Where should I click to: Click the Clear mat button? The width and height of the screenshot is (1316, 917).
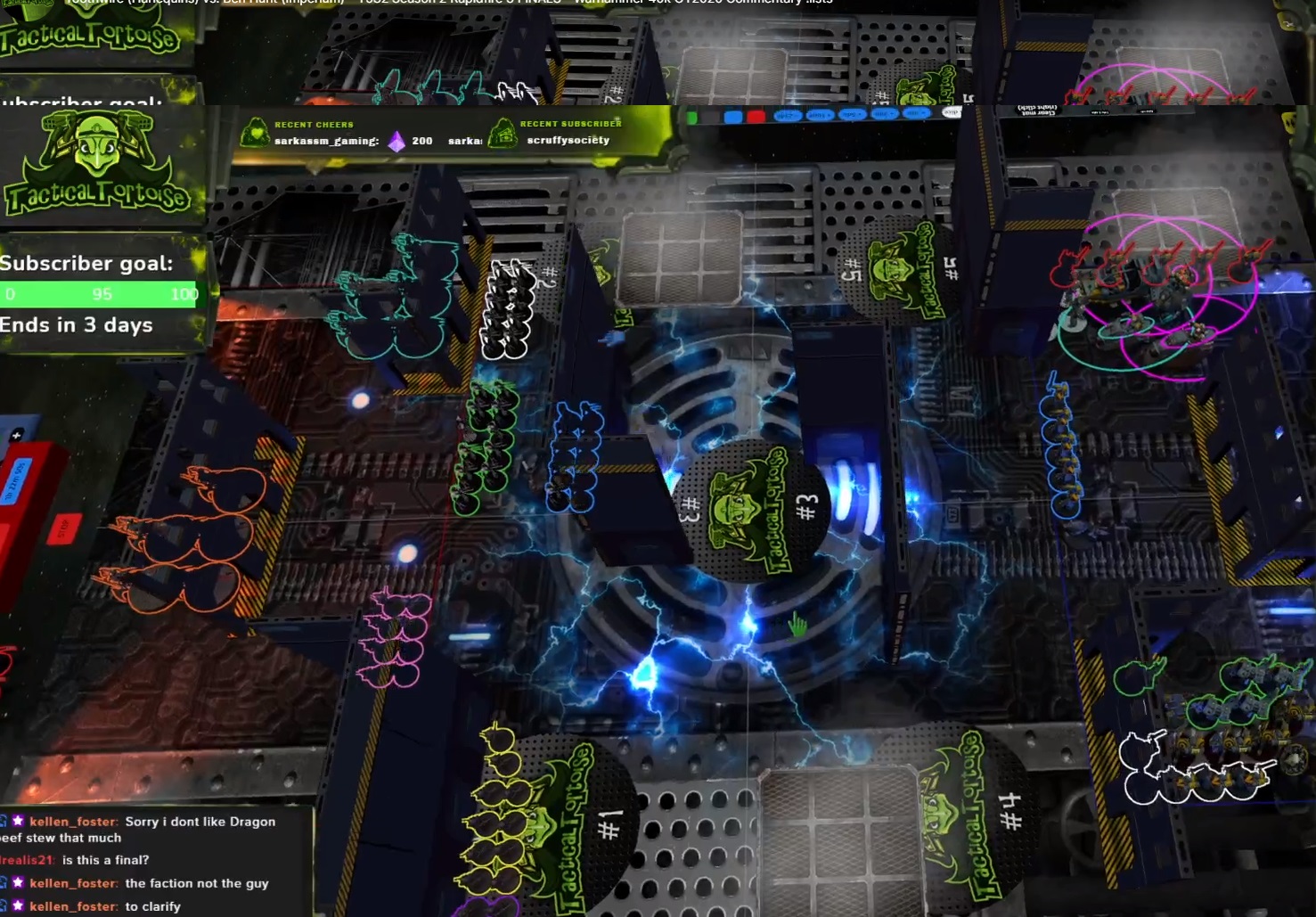1038,111
